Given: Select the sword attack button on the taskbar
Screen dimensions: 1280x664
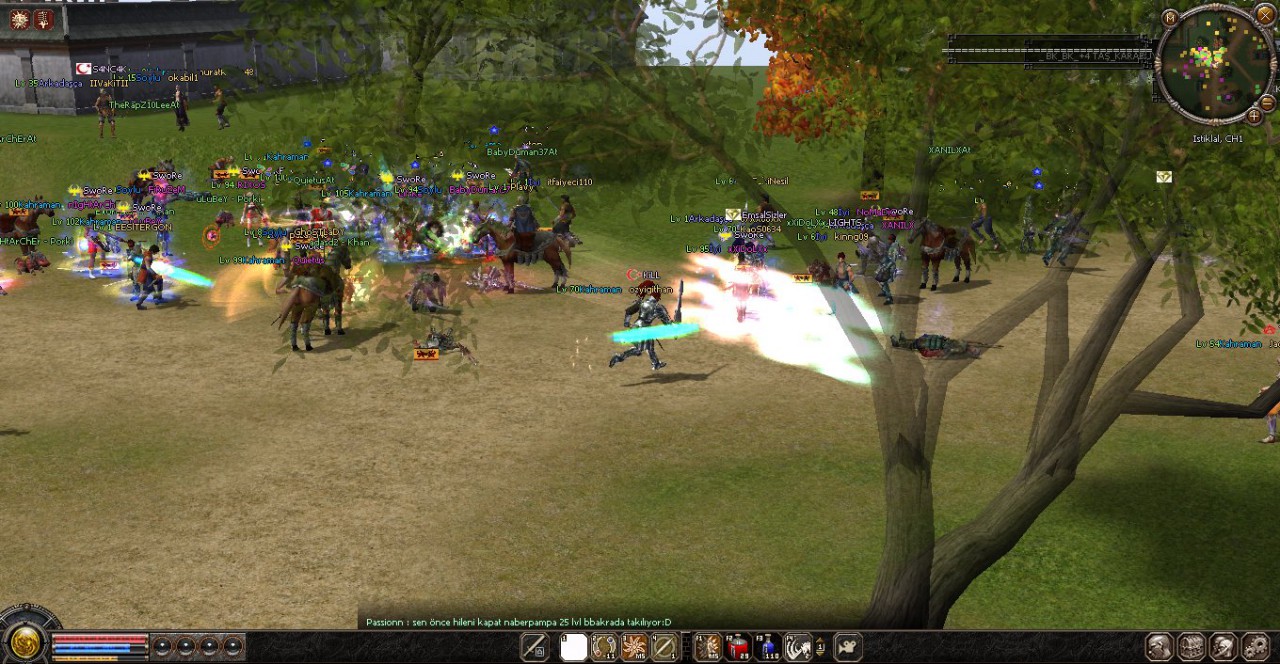Looking at the screenshot, I should [535, 648].
